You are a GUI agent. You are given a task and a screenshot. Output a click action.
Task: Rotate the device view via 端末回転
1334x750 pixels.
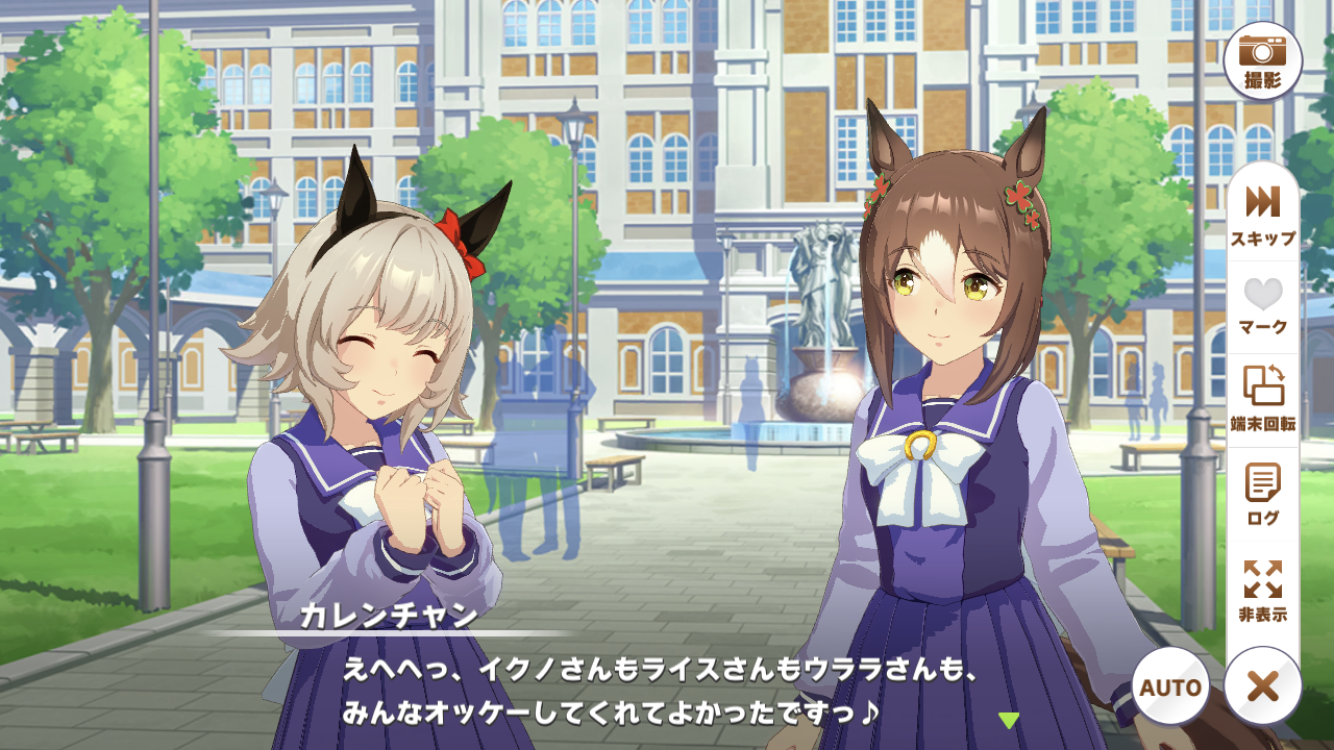1263,397
